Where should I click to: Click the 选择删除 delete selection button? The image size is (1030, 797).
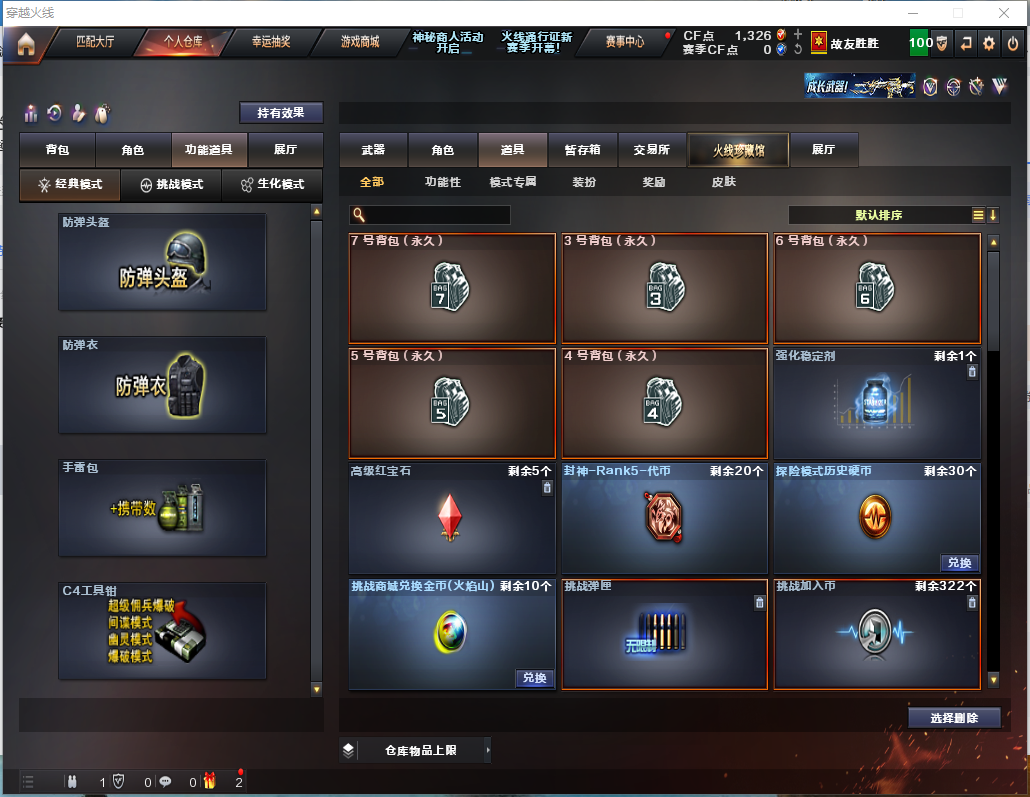[954, 718]
